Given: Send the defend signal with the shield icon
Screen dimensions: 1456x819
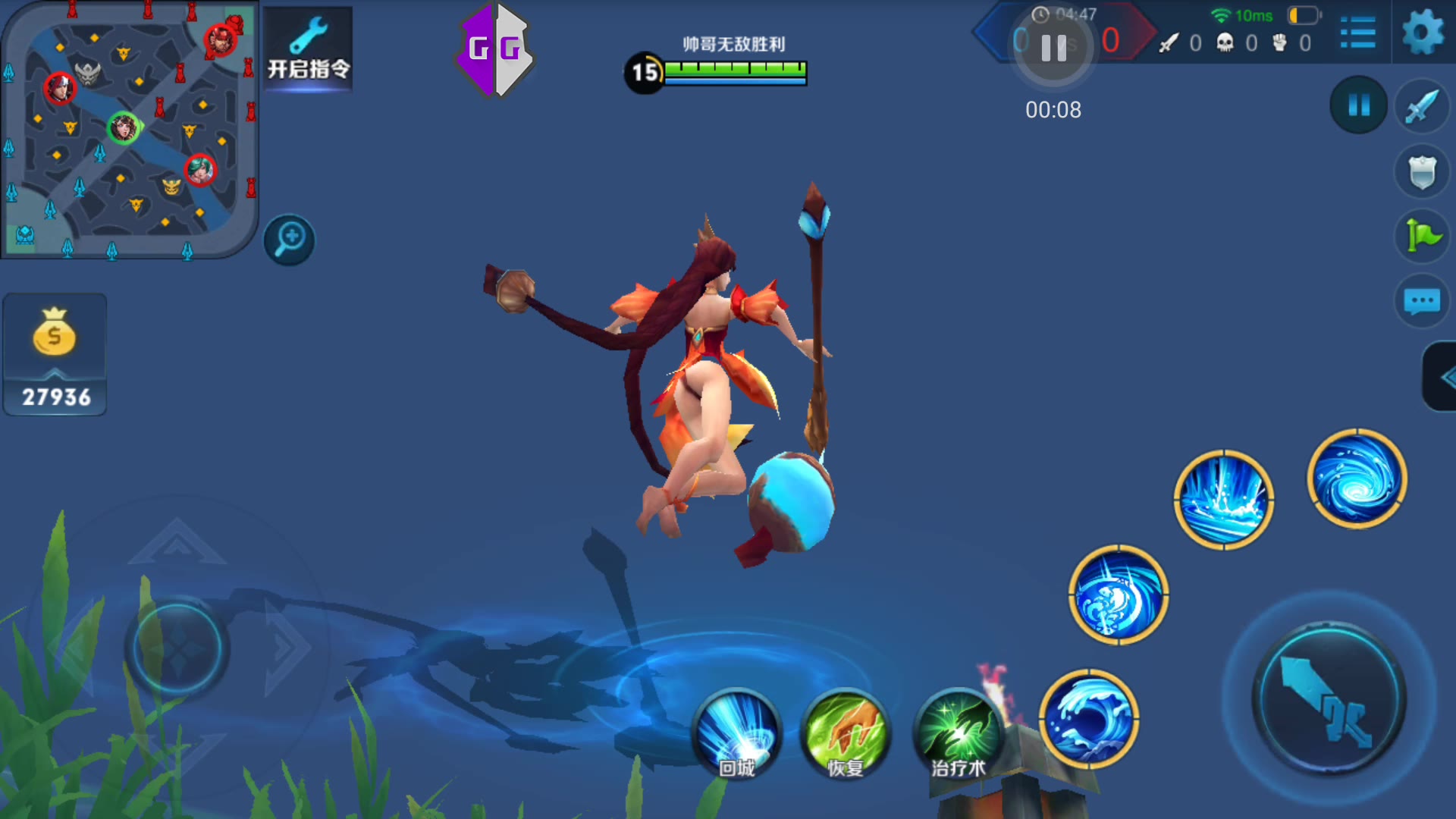Looking at the screenshot, I should coord(1422,172).
